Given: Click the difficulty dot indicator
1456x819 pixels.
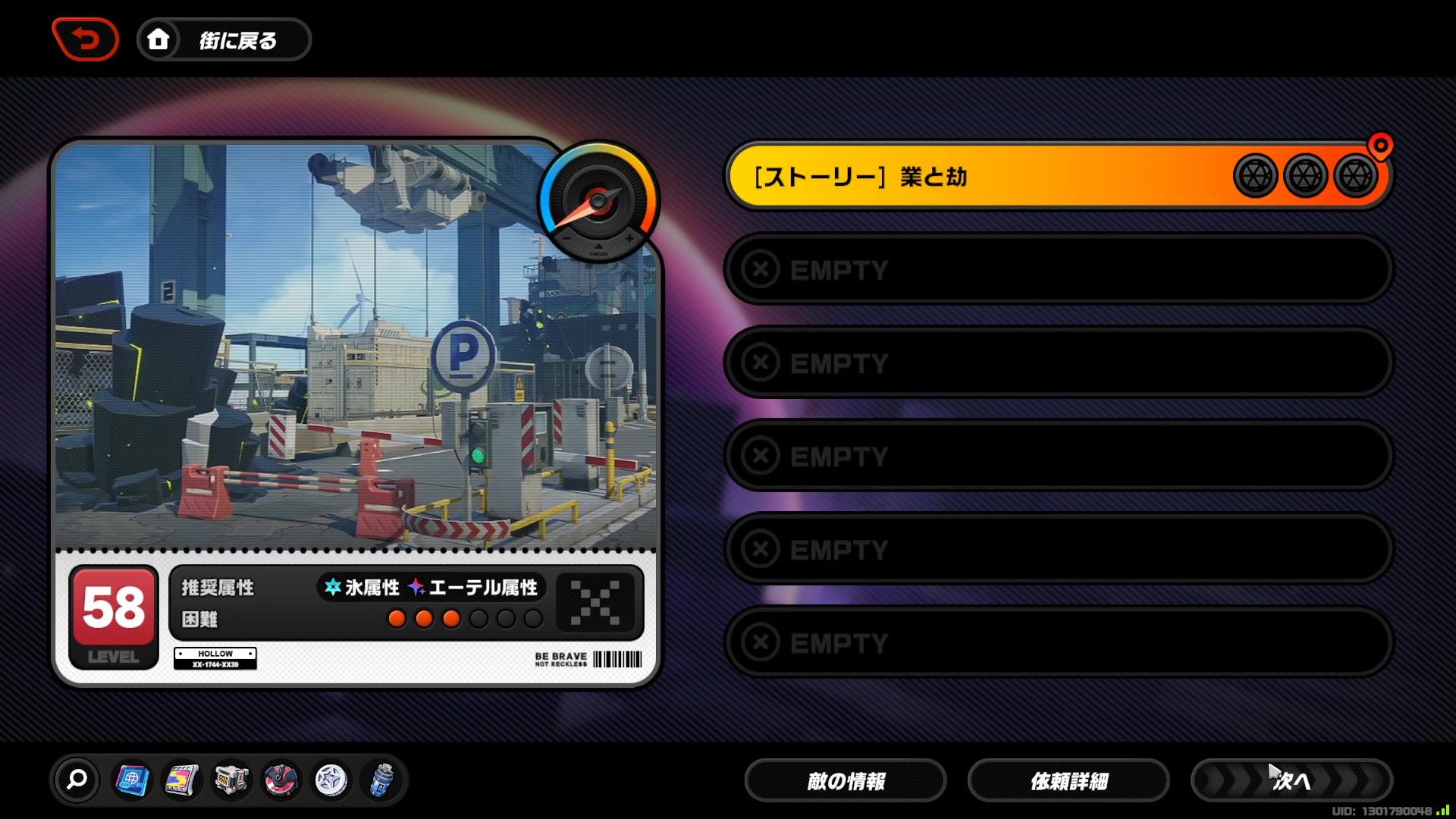Looking at the screenshot, I should click(x=466, y=619).
